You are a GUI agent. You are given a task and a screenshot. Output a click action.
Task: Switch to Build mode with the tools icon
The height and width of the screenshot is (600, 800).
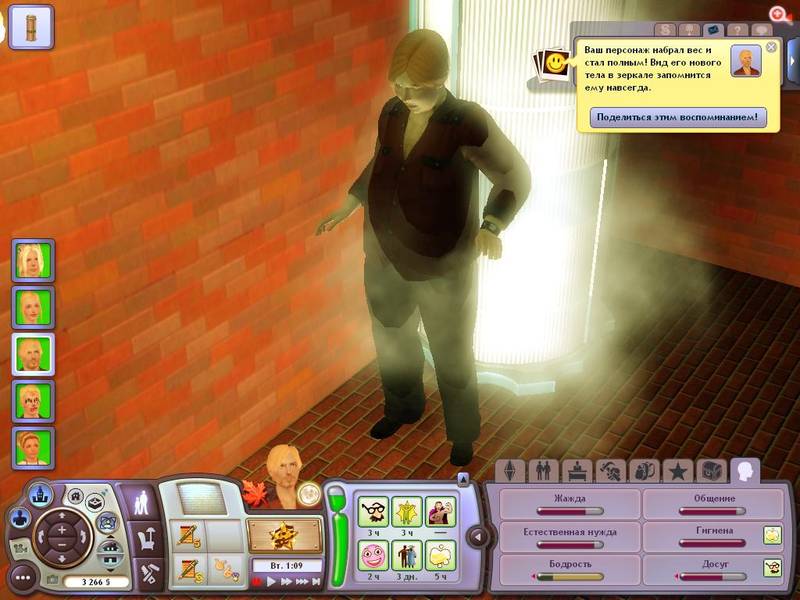pos(146,572)
